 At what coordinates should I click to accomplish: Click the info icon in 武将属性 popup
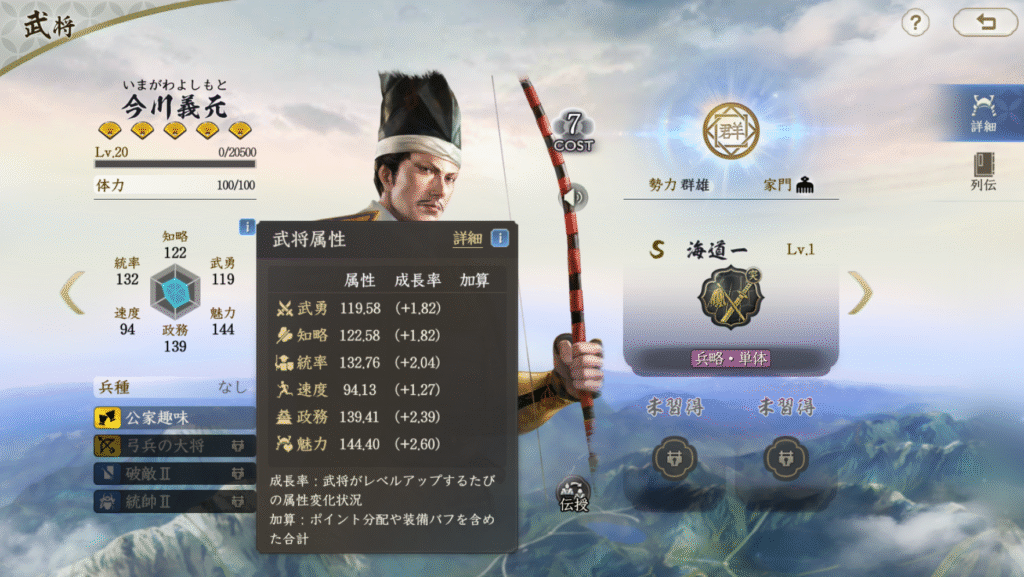(499, 238)
